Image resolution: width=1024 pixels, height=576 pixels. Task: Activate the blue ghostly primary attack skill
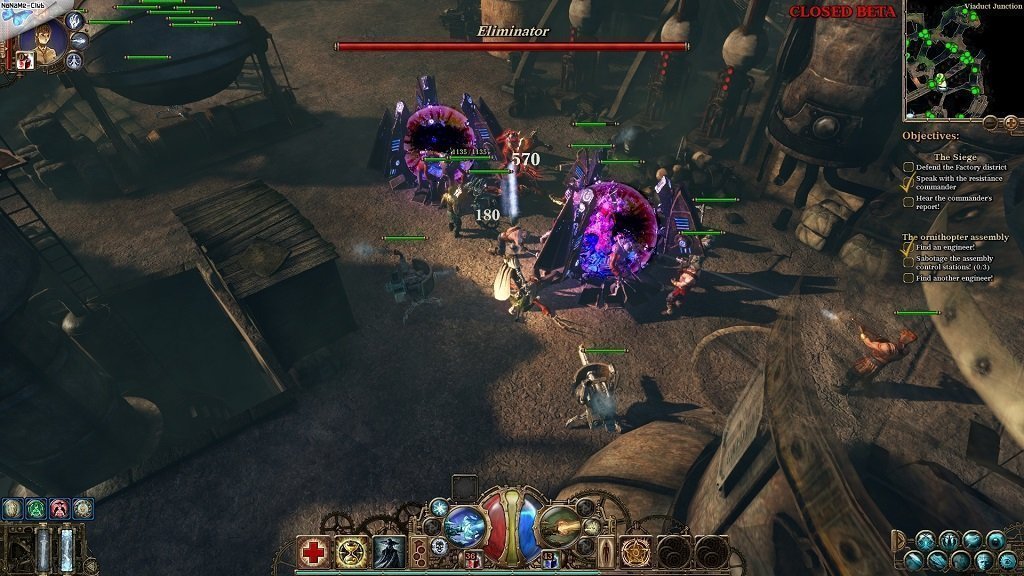[464, 525]
